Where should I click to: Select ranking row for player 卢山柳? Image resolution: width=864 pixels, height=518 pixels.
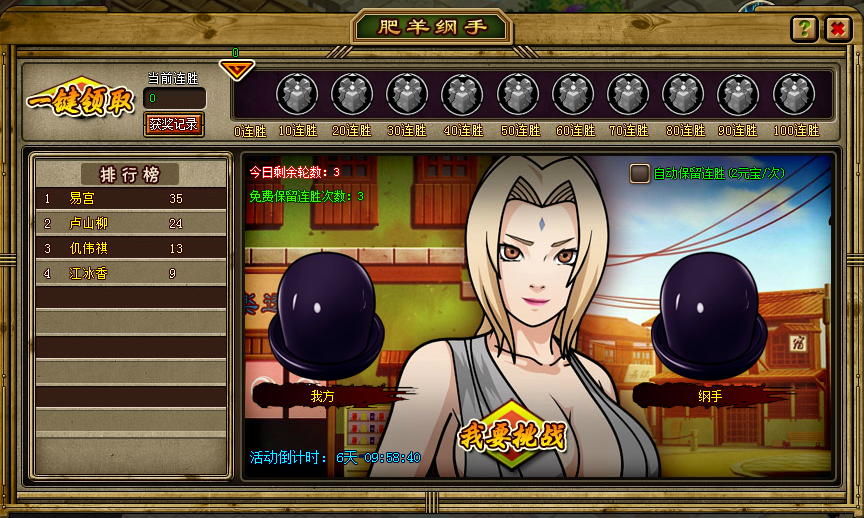tap(129, 223)
